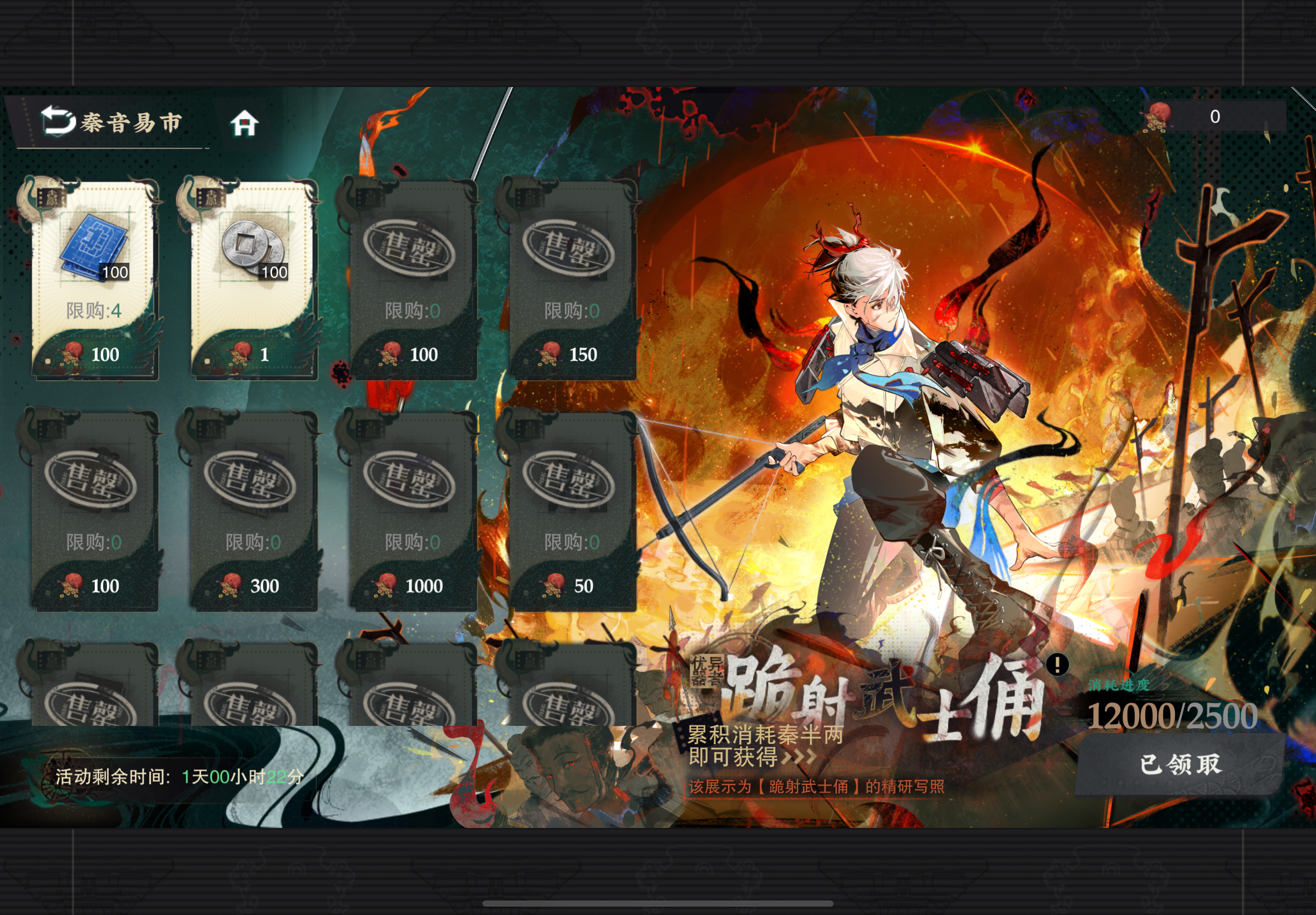
Task: Select the home icon in the top bar
Action: tap(245, 122)
